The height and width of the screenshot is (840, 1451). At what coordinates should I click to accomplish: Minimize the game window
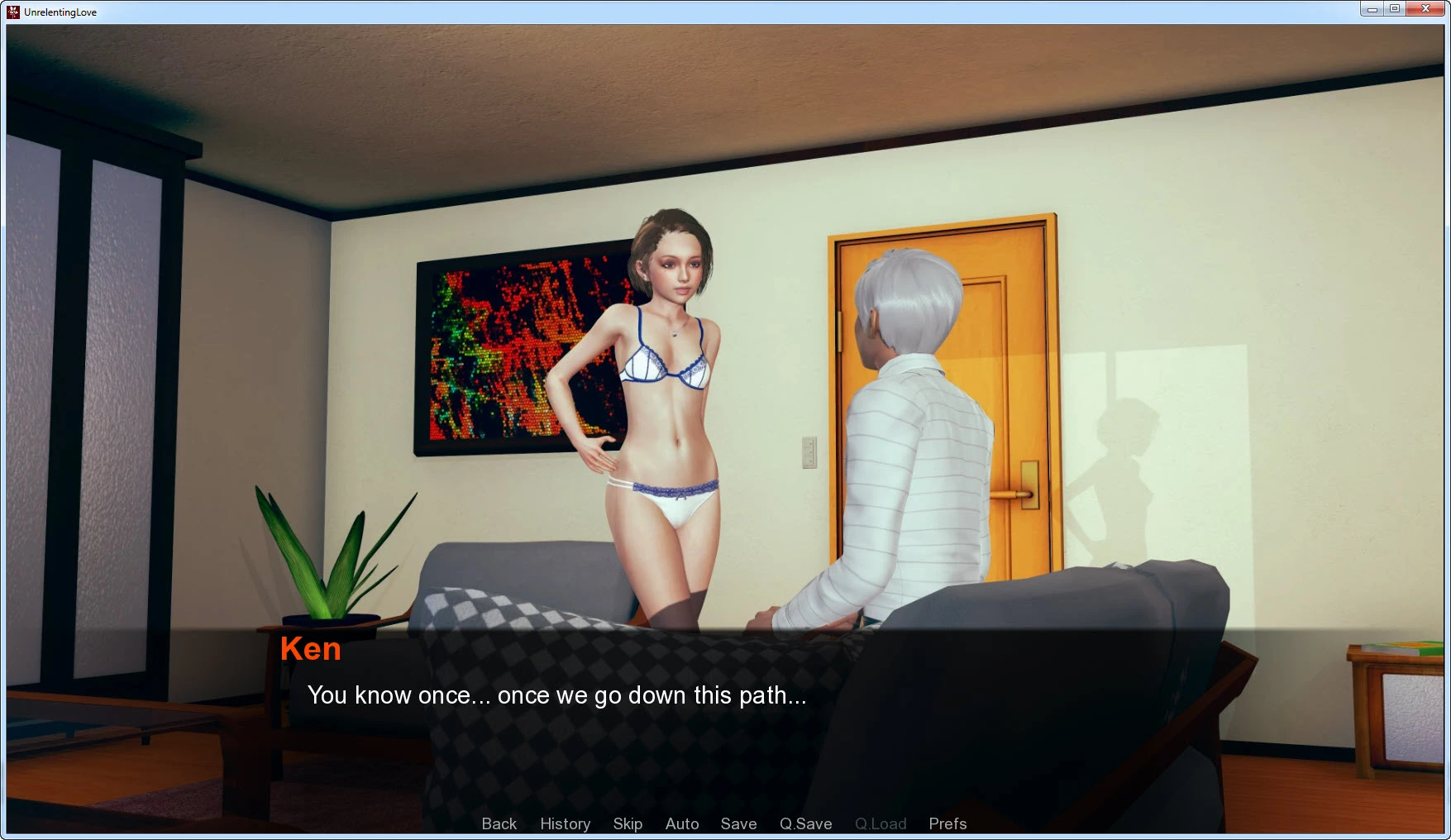pyautogui.click(x=1372, y=9)
